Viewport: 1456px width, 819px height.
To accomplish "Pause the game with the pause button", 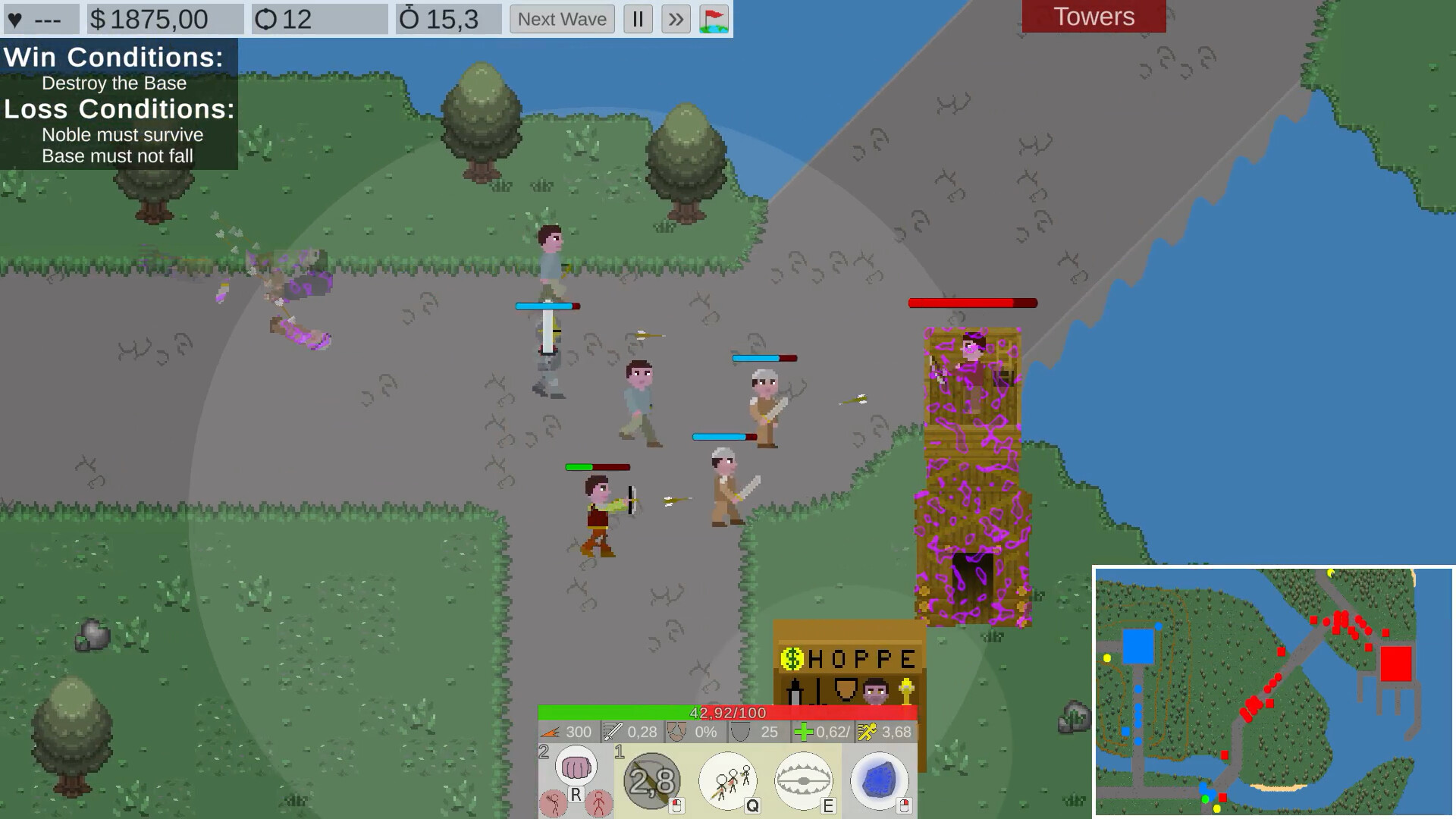I will tap(638, 19).
